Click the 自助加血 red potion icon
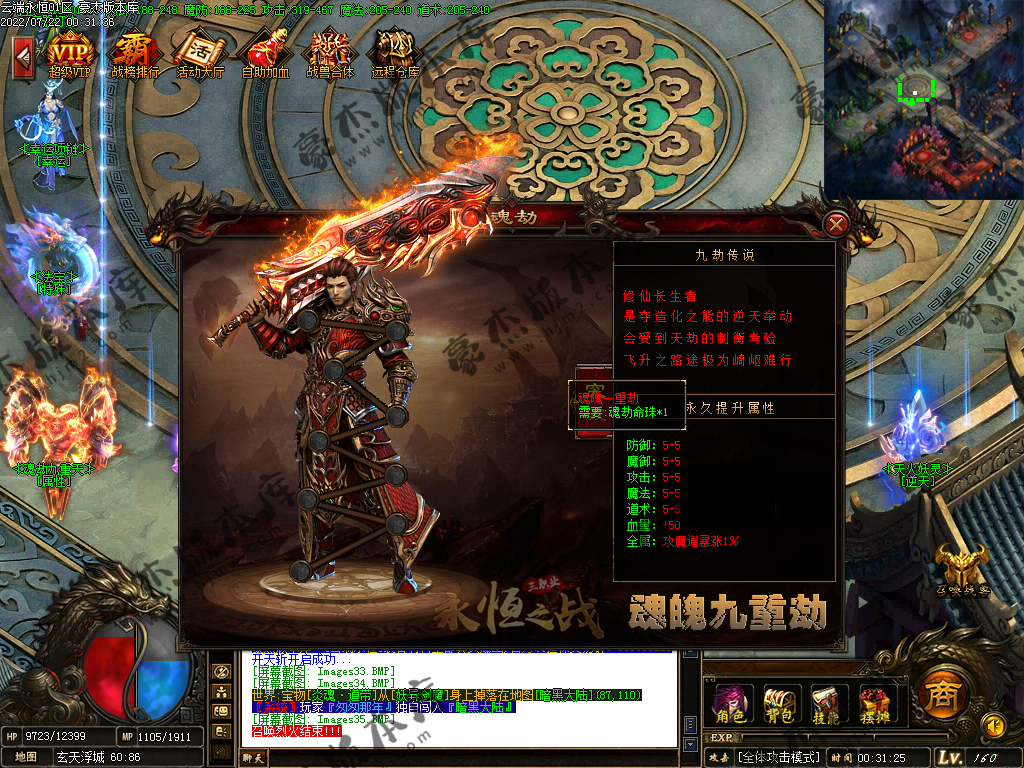Image resolution: width=1024 pixels, height=768 pixels. 265,50
